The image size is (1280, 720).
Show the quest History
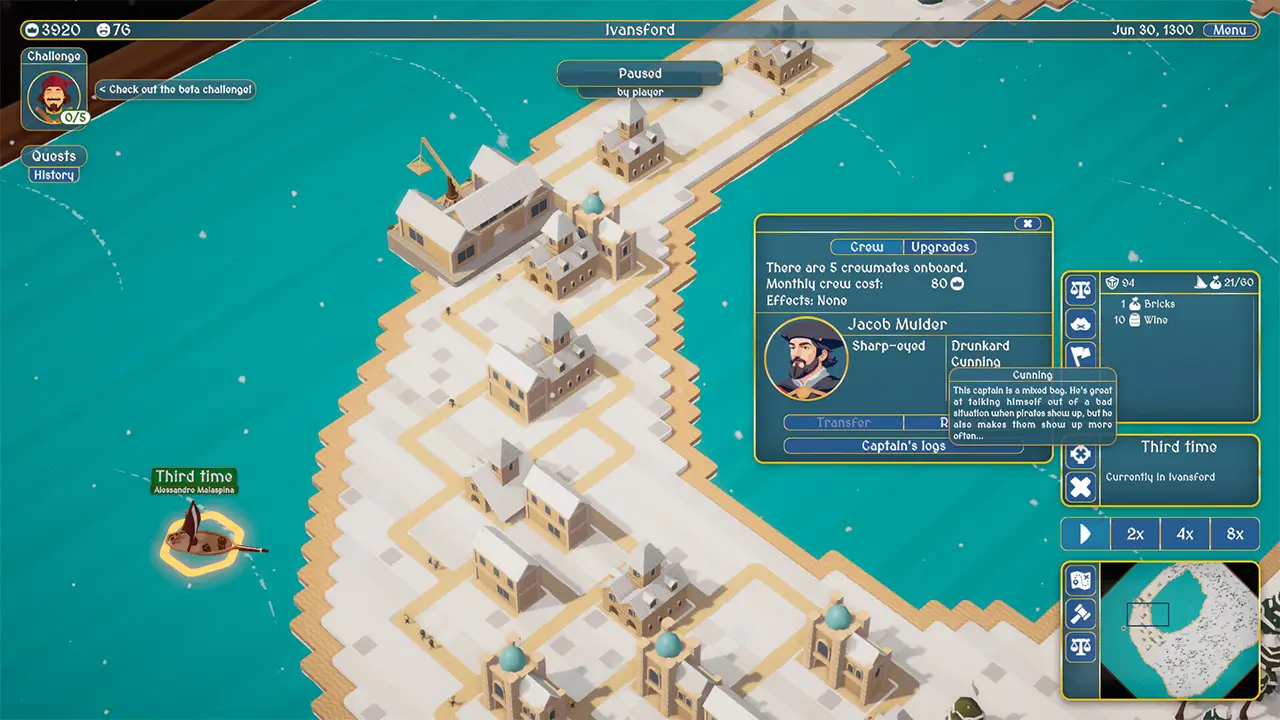pos(54,175)
